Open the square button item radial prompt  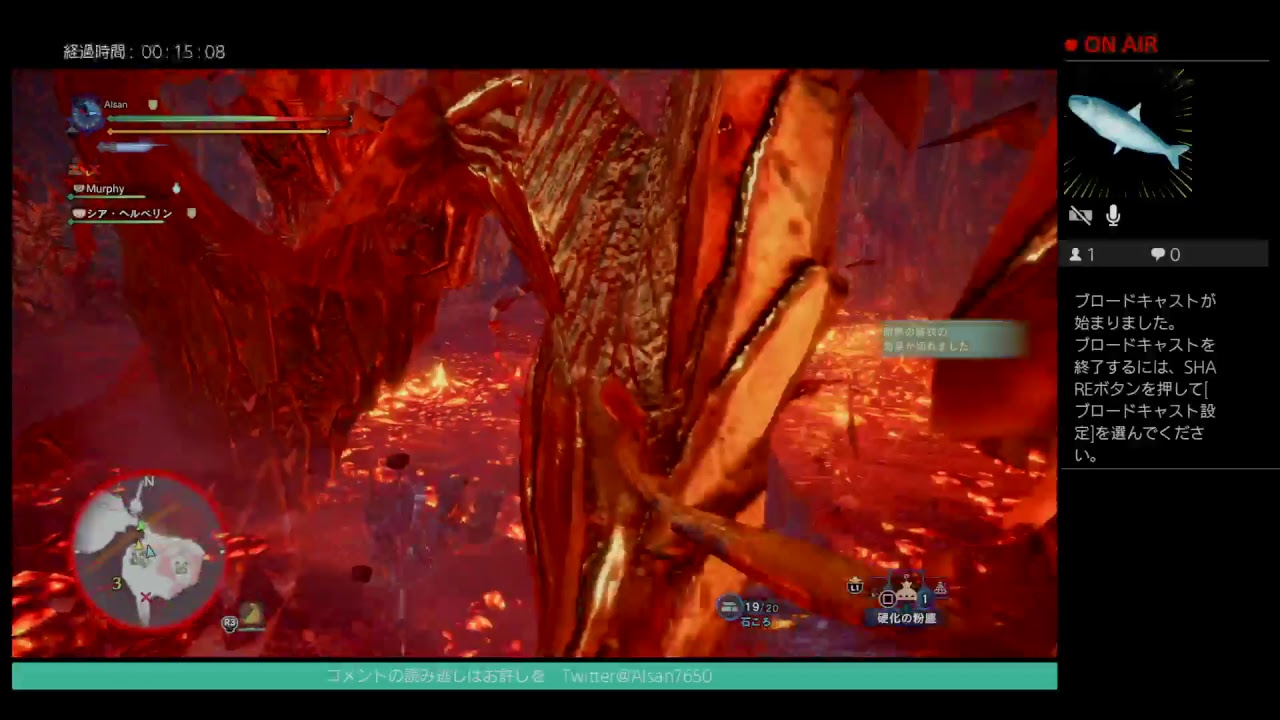click(887, 598)
